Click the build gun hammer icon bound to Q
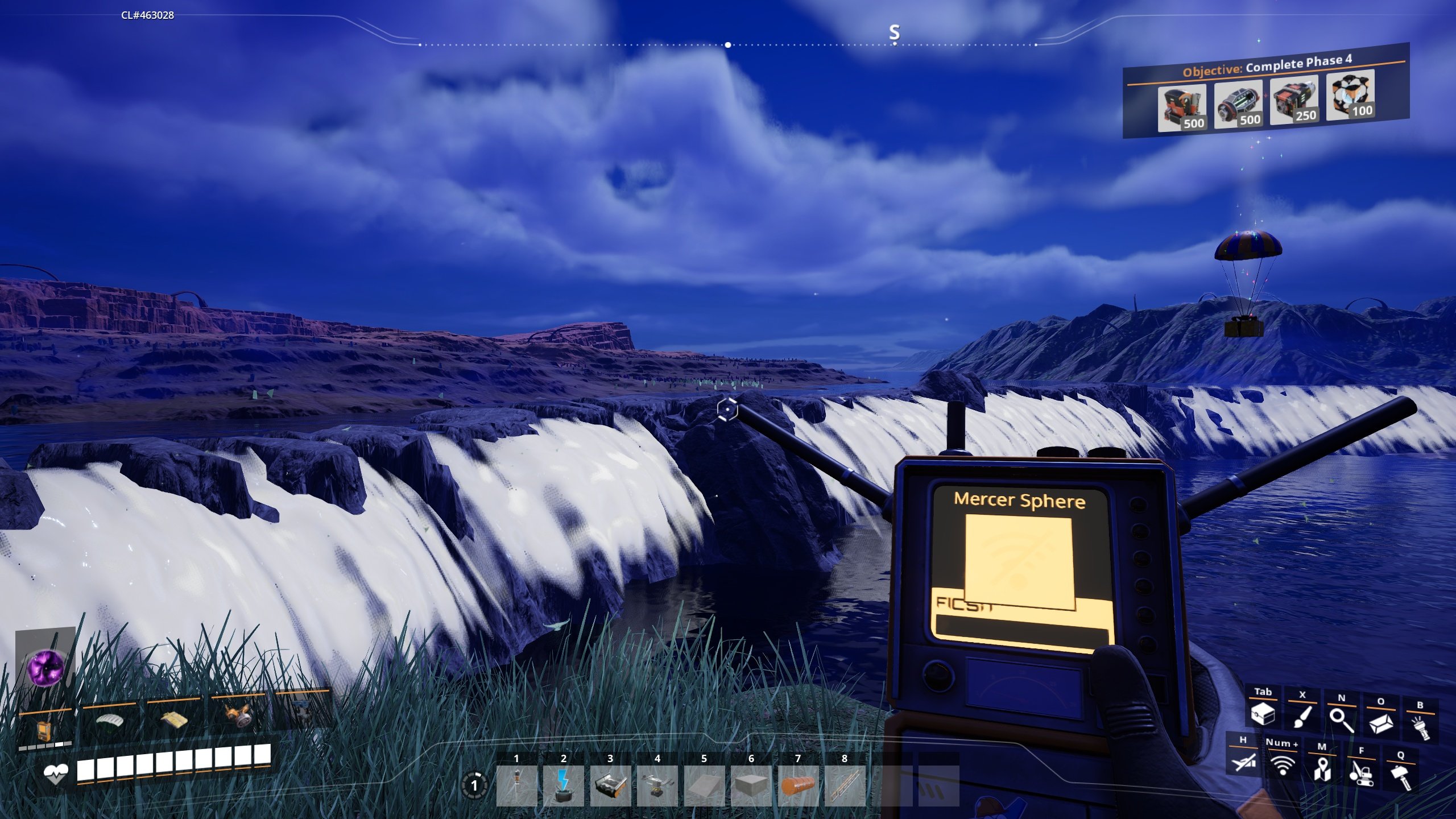Screen dimensions: 1456x819 pos(1400,775)
